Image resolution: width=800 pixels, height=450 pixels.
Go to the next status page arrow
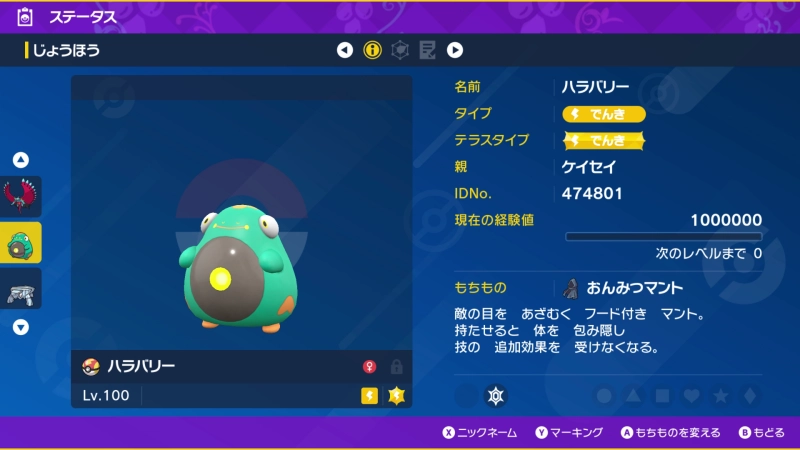coord(455,50)
